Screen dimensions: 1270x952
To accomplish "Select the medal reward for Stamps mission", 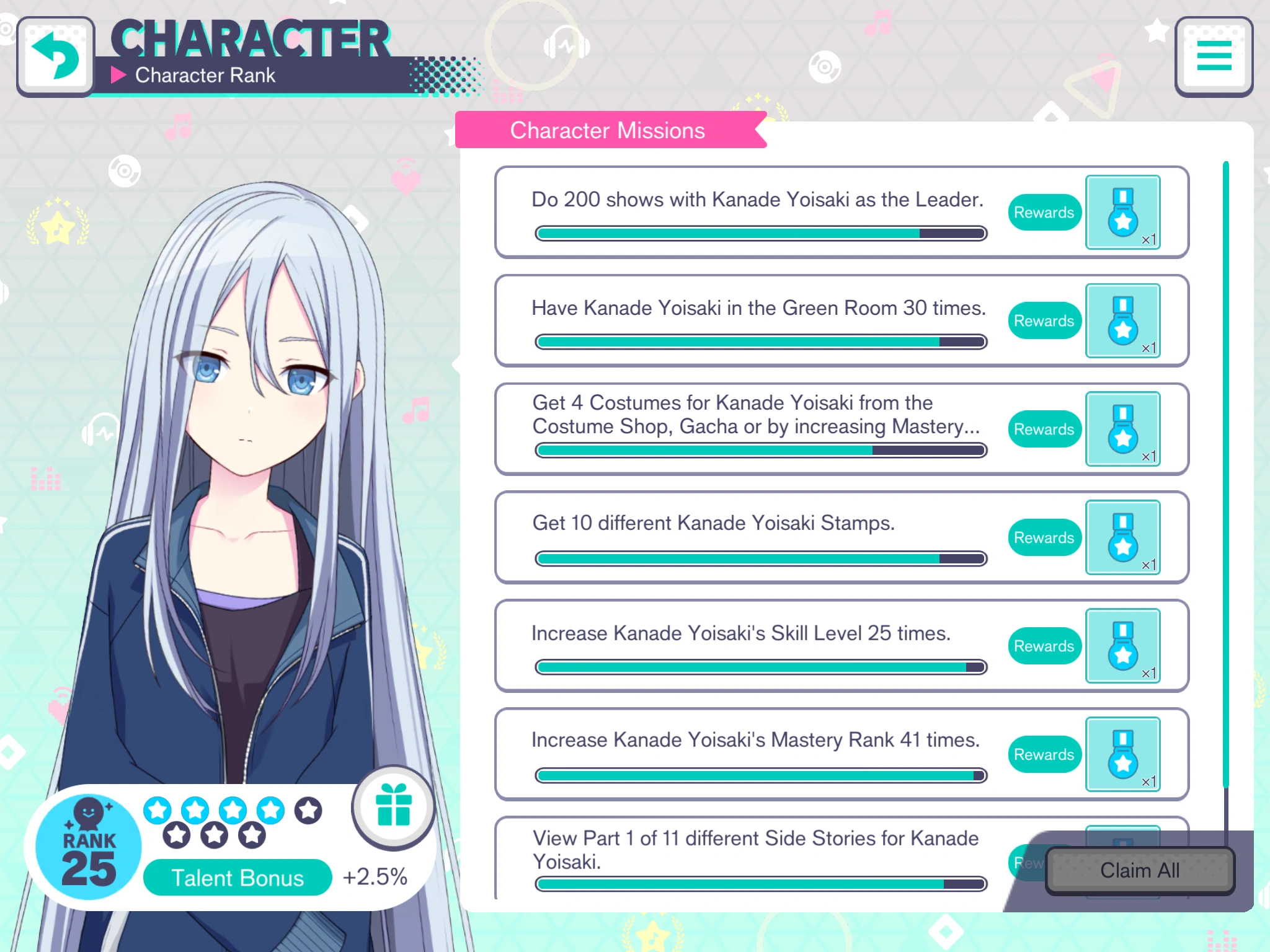I will click(x=1122, y=538).
